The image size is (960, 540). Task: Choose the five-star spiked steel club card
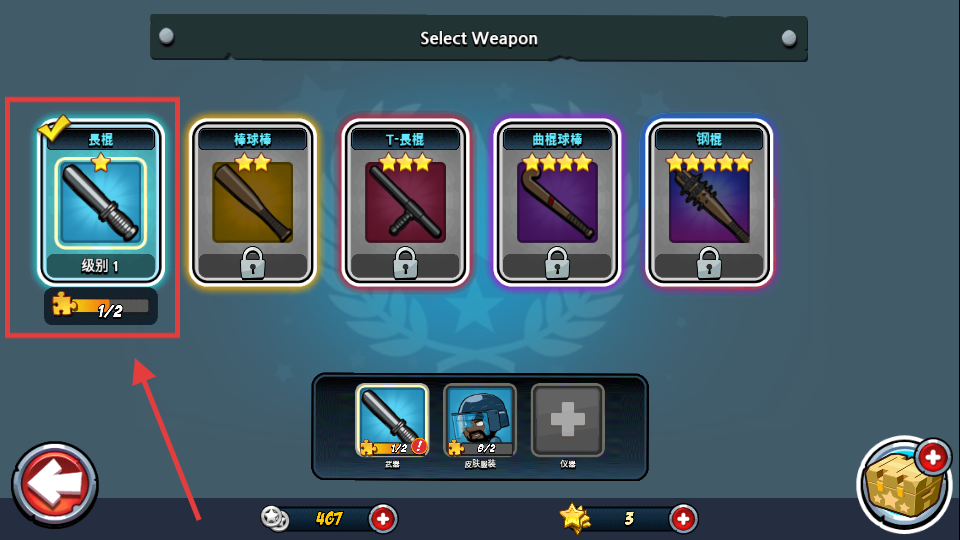[x=709, y=203]
